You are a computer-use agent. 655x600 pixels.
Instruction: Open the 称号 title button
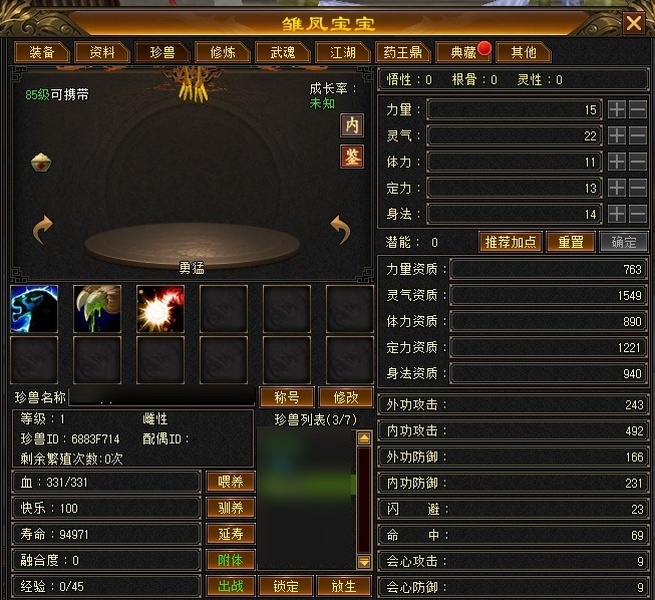(x=287, y=397)
